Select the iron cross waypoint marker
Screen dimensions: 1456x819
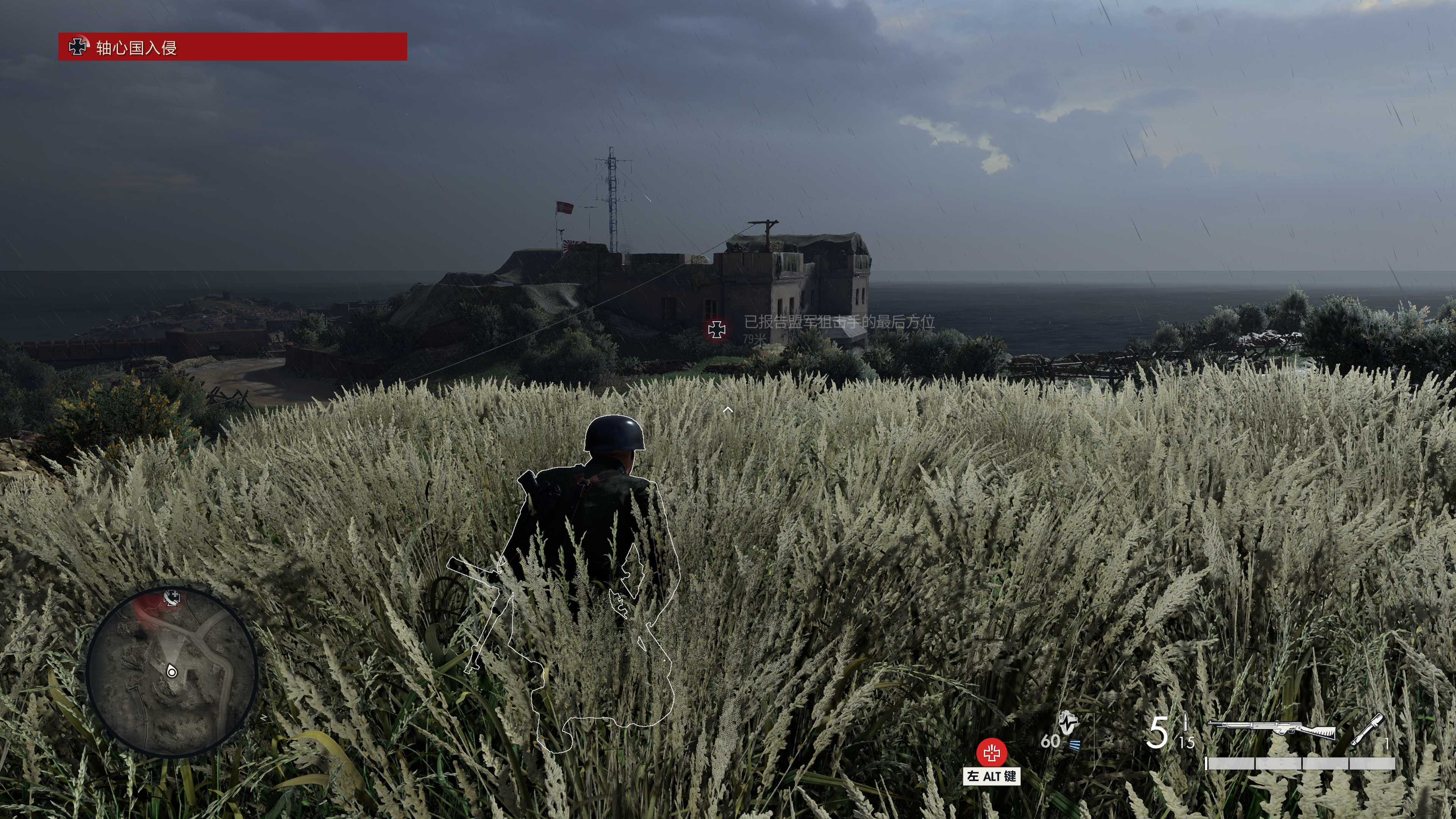(x=716, y=329)
